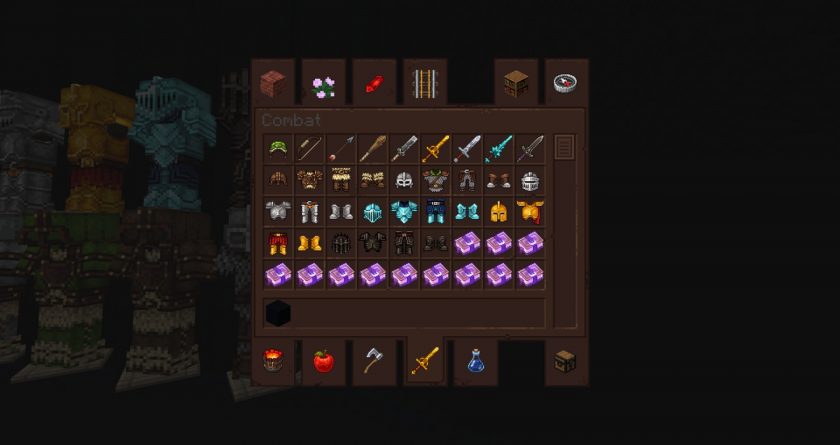Select the bow item slot
840x445 pixels.
point(310,150)
